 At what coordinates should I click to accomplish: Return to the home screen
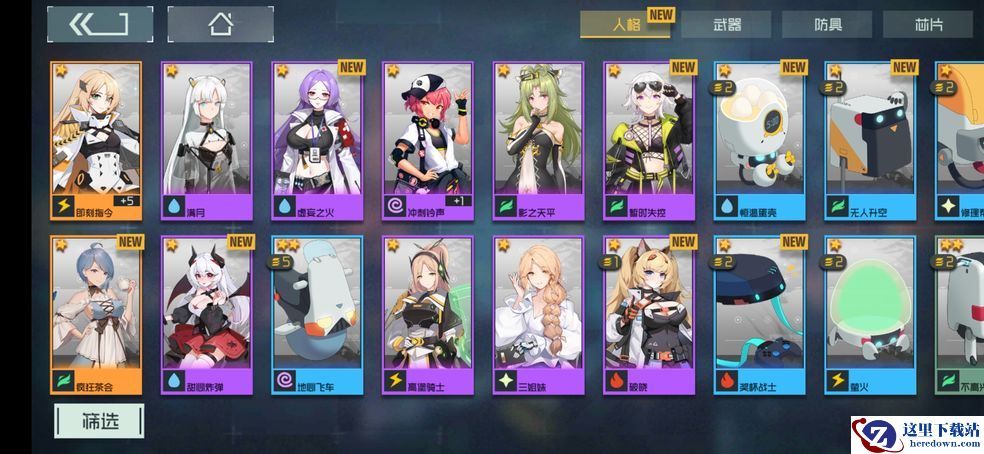click(220, 24)
